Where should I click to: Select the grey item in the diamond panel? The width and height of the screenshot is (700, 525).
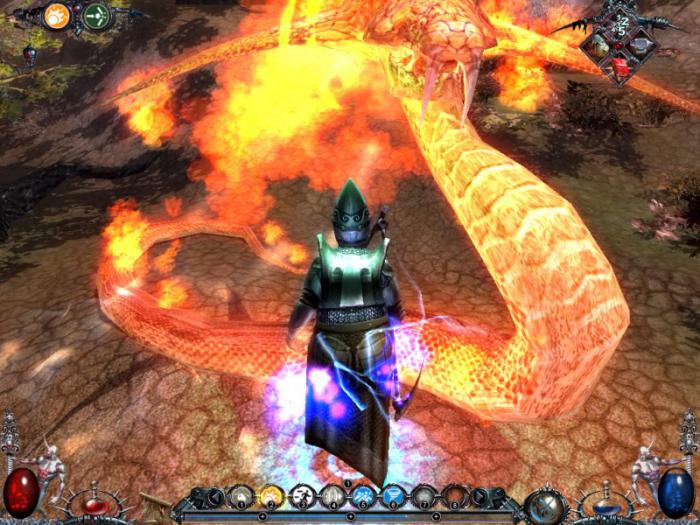pos(642,44)
